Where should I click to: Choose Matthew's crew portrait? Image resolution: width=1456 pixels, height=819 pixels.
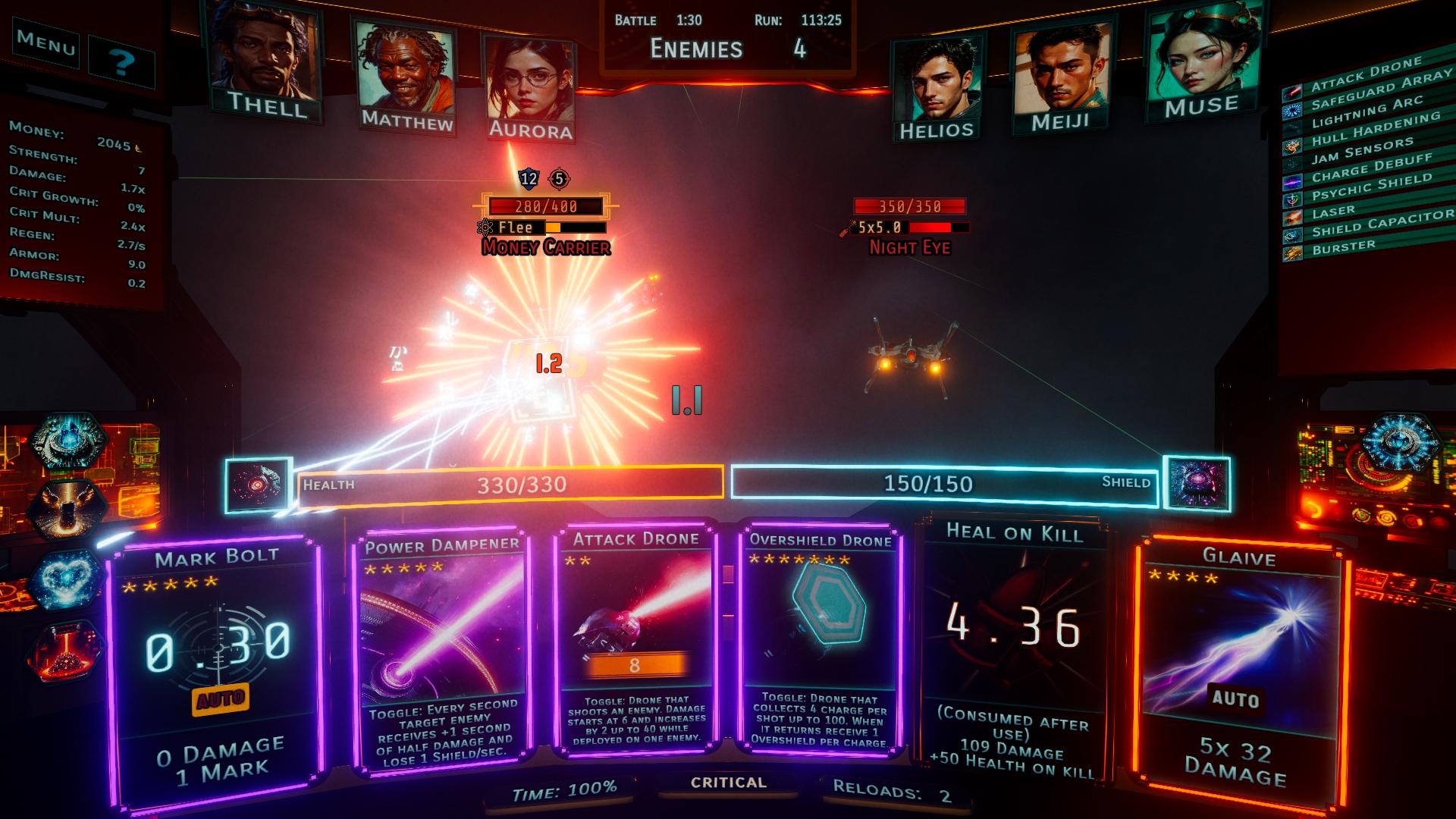405,76
